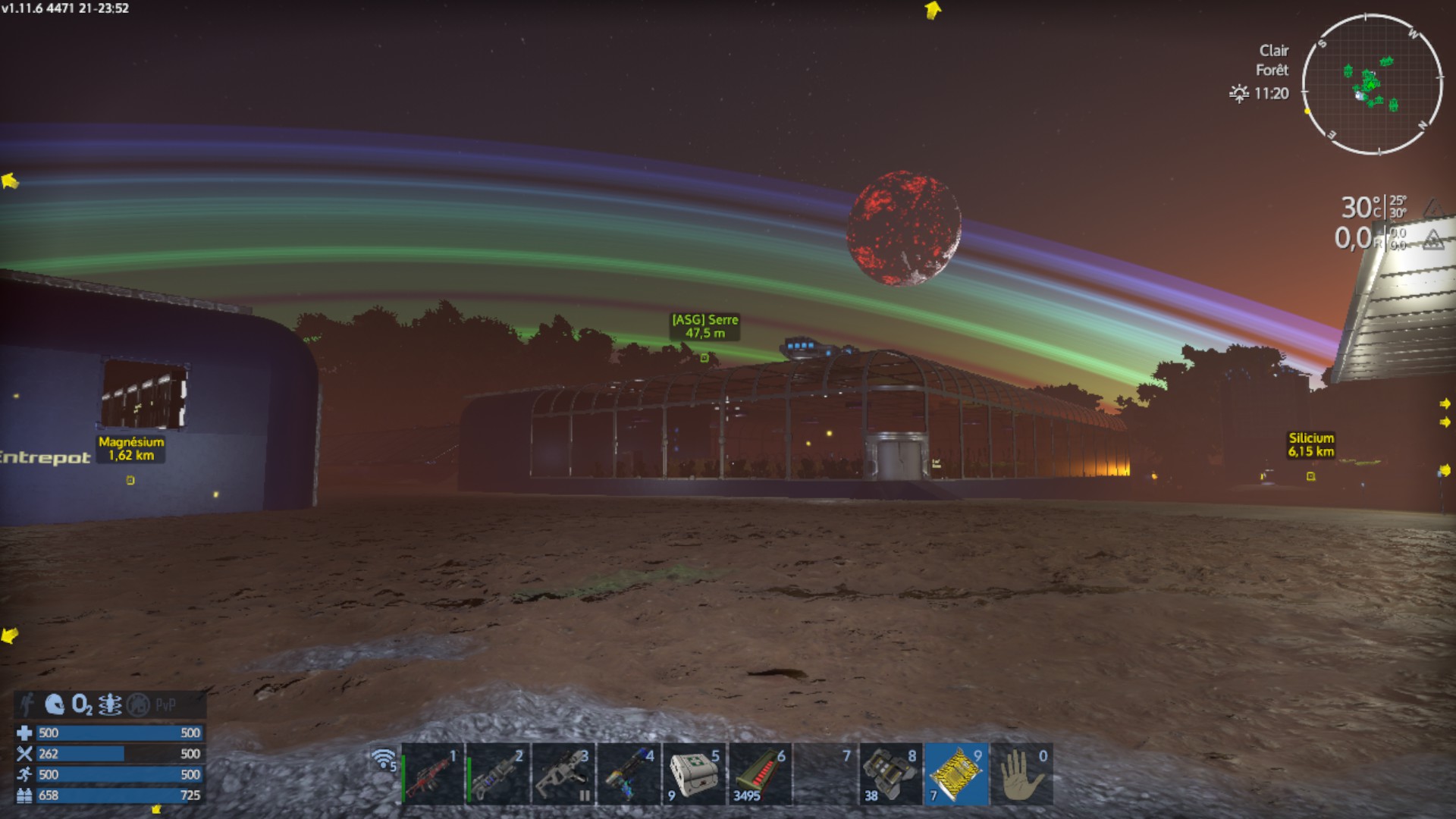
Task: Select the yellow food packet in slot 9
Action: [x=956, y=775]
